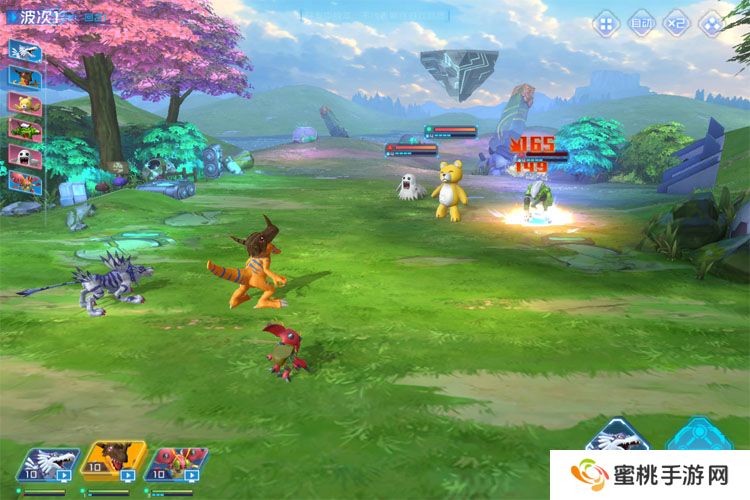Activate the wolf head skill button
Image resolution: width=750 pixels, height=500 pixels.
[616, 436]
